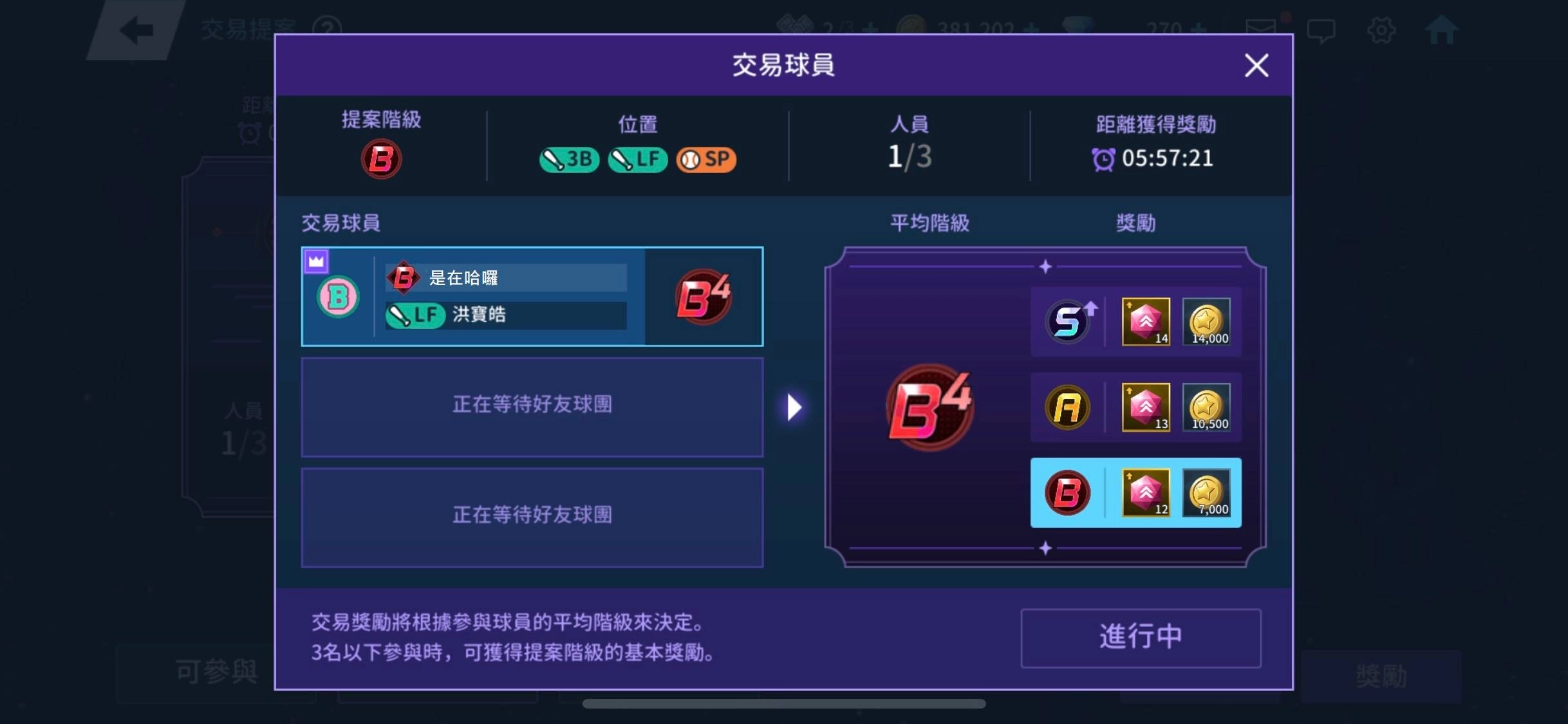Image resolution: width=1568 pixels, height=724 pixels.
Task: Click the B proposal grade emblem
Action: (380, 160)
